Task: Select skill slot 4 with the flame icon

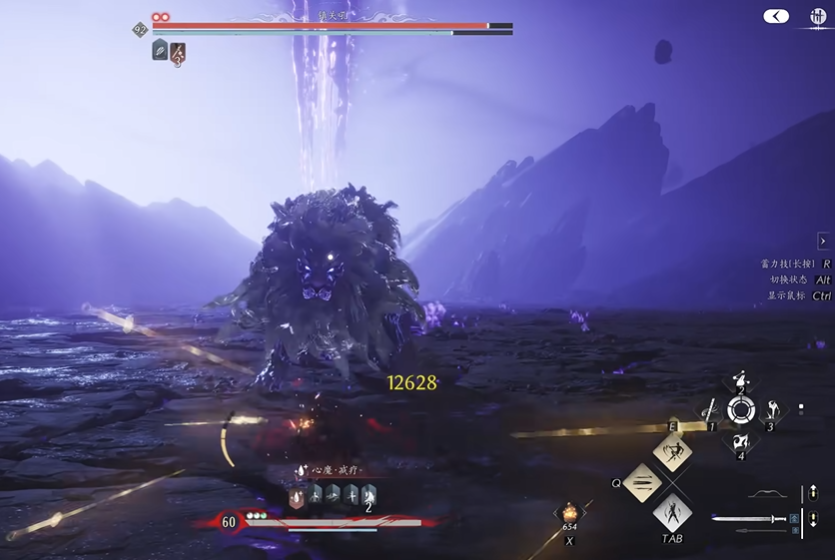Action: tap(740, 441)
